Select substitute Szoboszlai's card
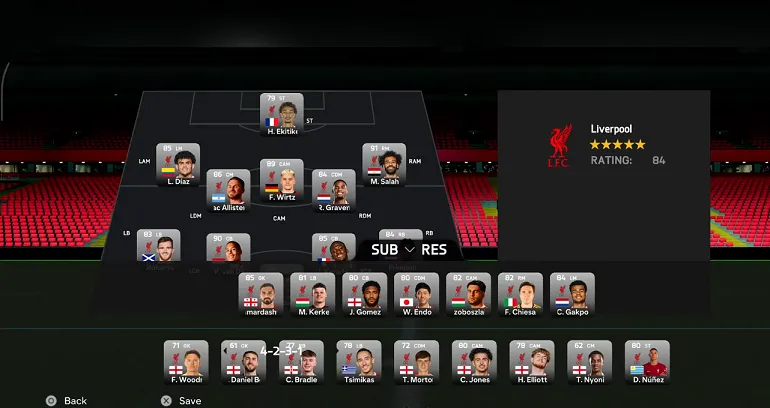Image resolution: width=770 pixels, height=408 pixels. (x=468, y=295)
